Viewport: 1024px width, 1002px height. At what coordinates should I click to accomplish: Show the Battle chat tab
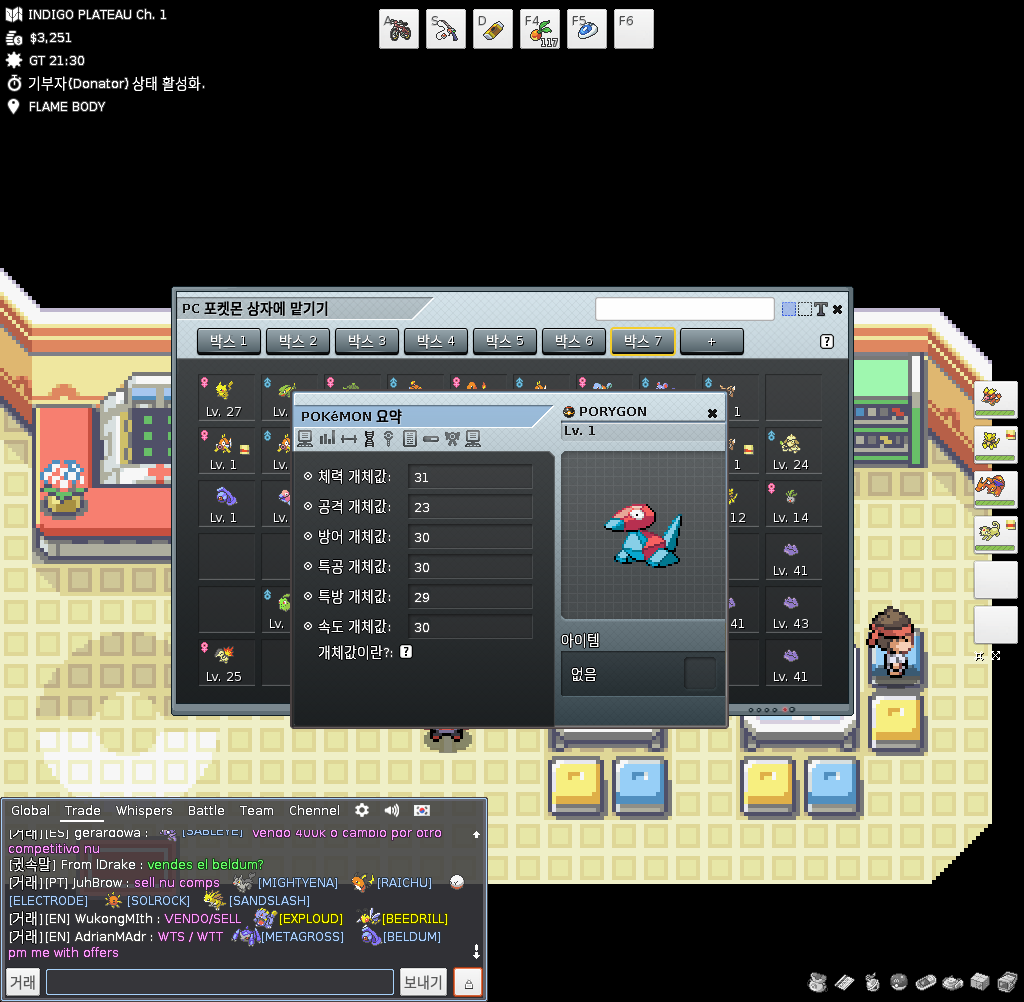[206, 811]
